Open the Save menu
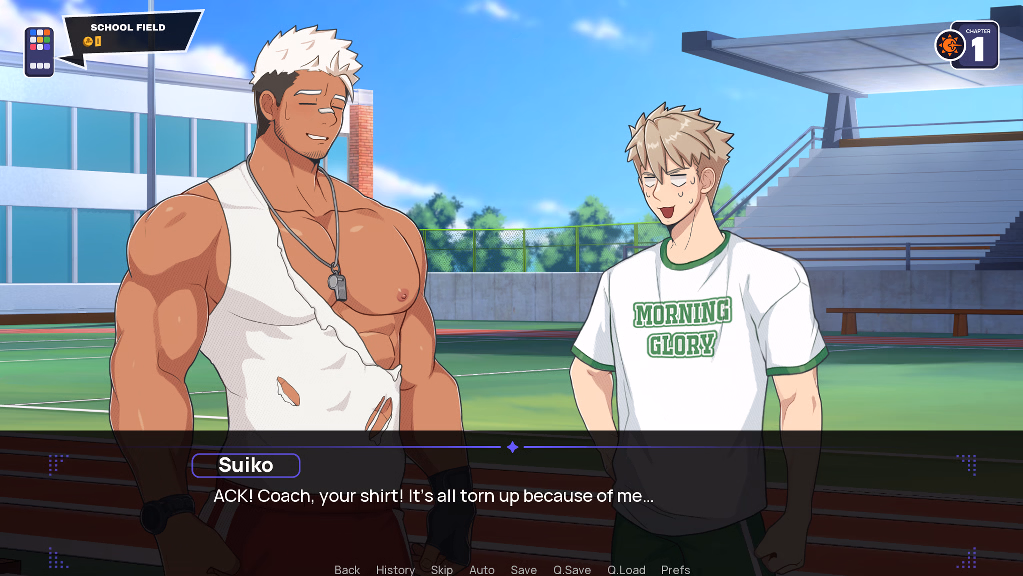The width and height of the screenshot is (1023, 576). (523, 569)
